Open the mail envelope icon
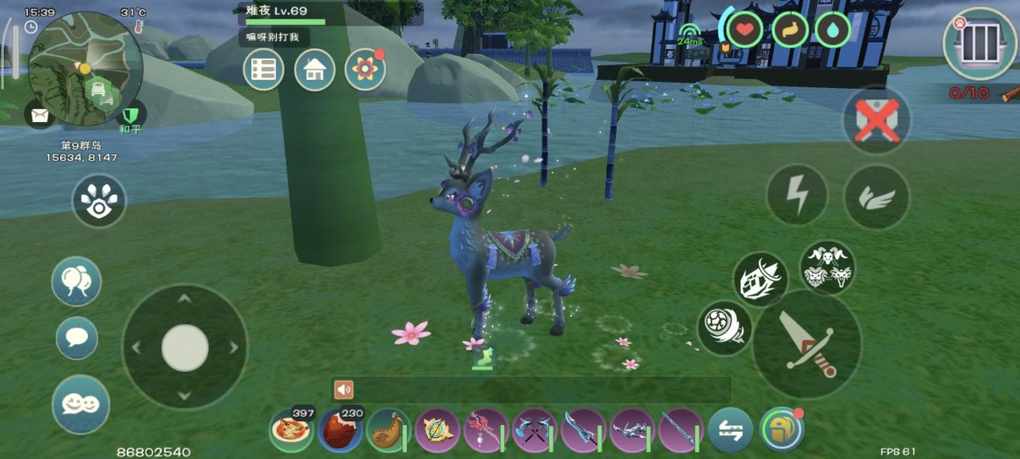This screenshot has width=1020, height=459. tap(39, 115)
